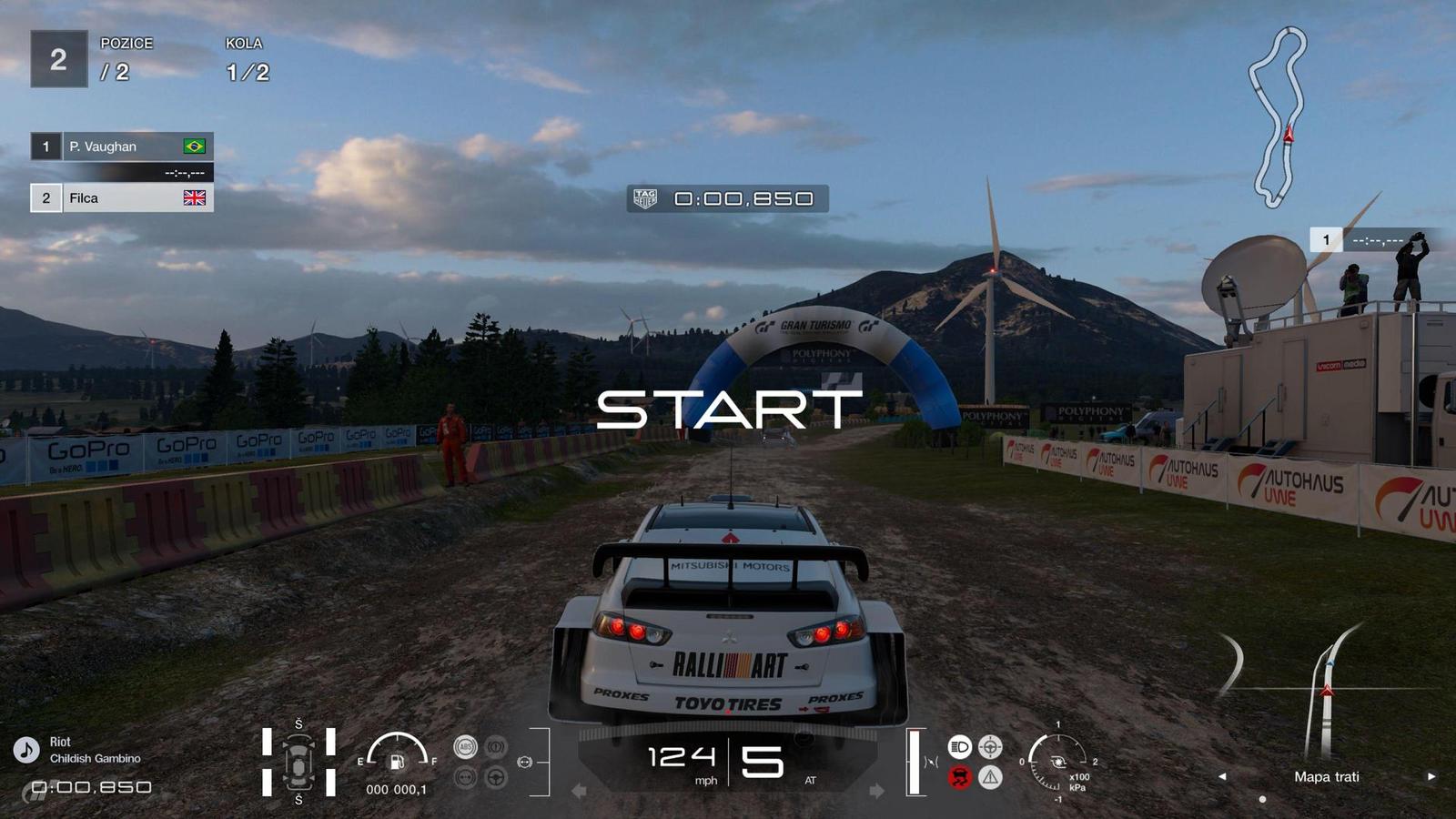Click the hazard warning triangle icon
The height and width of the screenshot is (819, 1456).
click(990, 777)
